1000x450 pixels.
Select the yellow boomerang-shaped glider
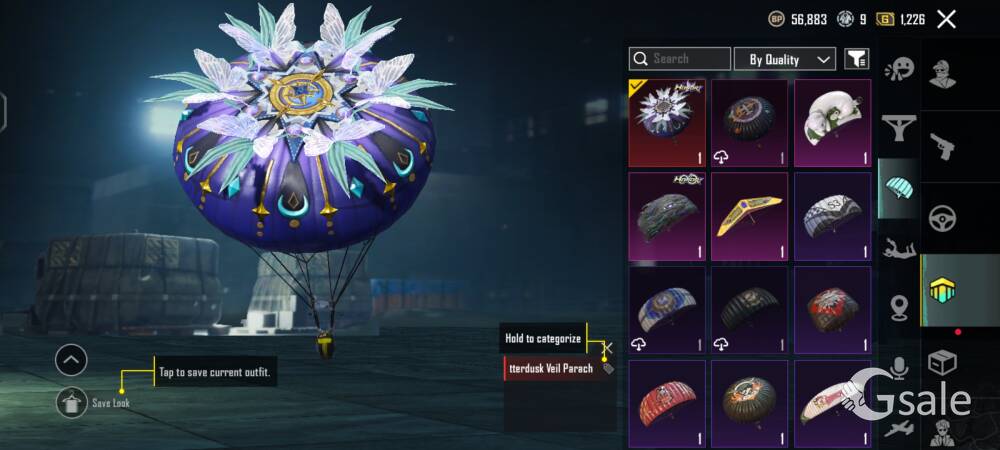point(749,216)
